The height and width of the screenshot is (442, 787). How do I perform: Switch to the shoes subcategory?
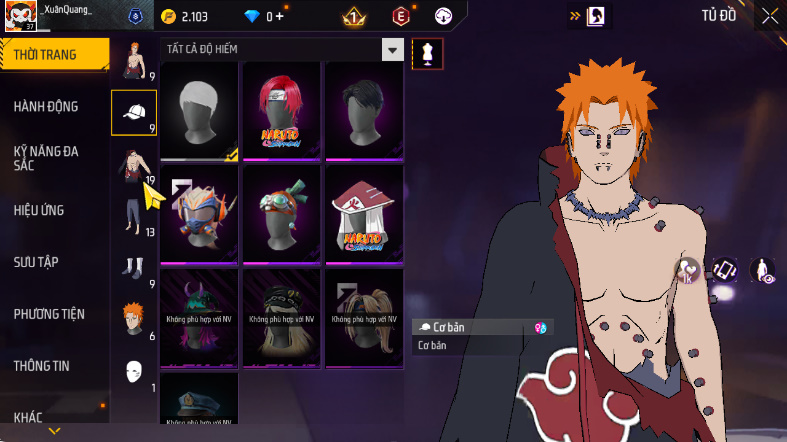tap(133, 268)
